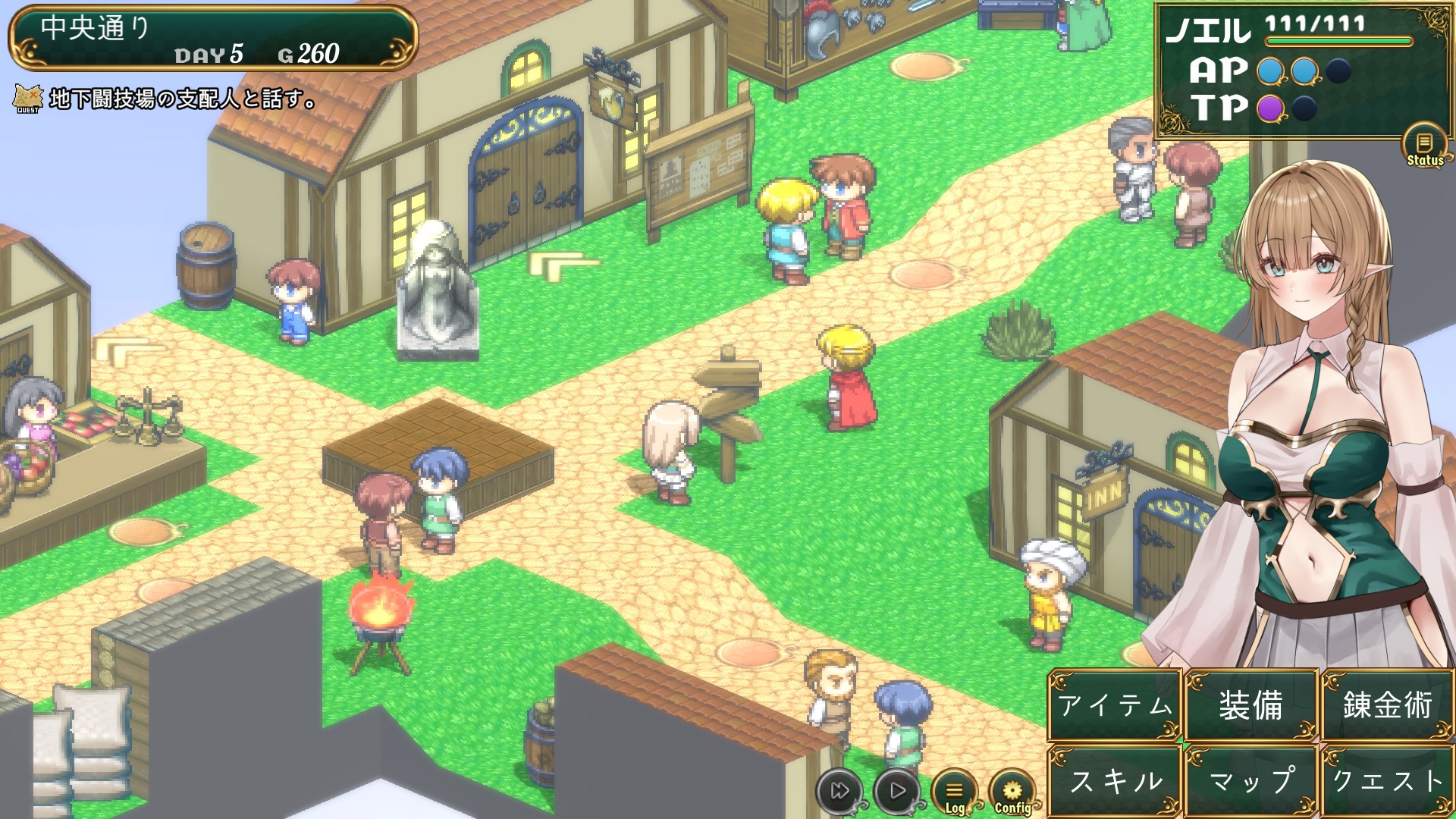The height and width of the screenshot is (819, 1456).
Task: Open the Status screen button
Action: click(x=1424, y=145)
